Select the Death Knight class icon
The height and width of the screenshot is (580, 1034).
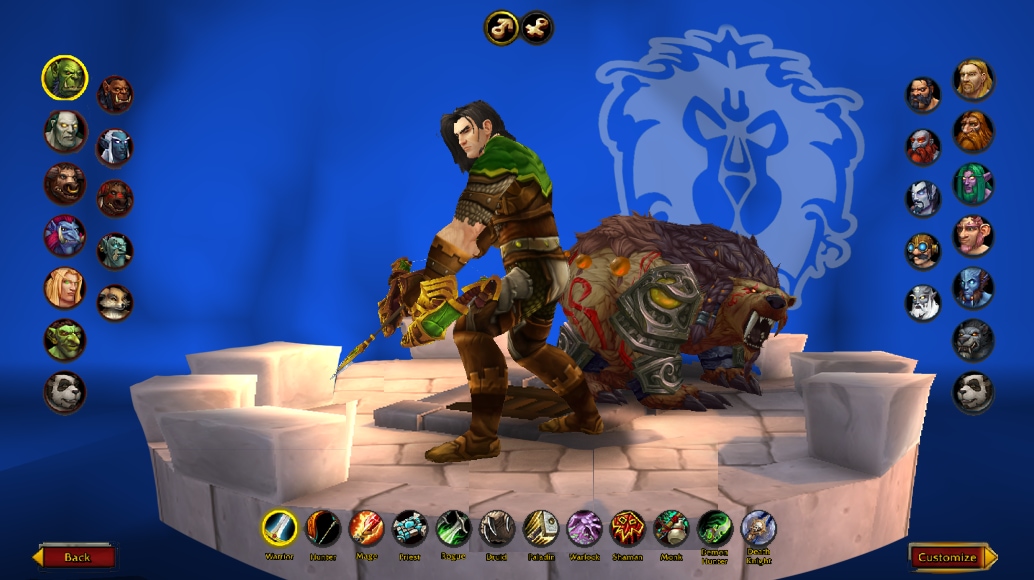pos(758,527)
